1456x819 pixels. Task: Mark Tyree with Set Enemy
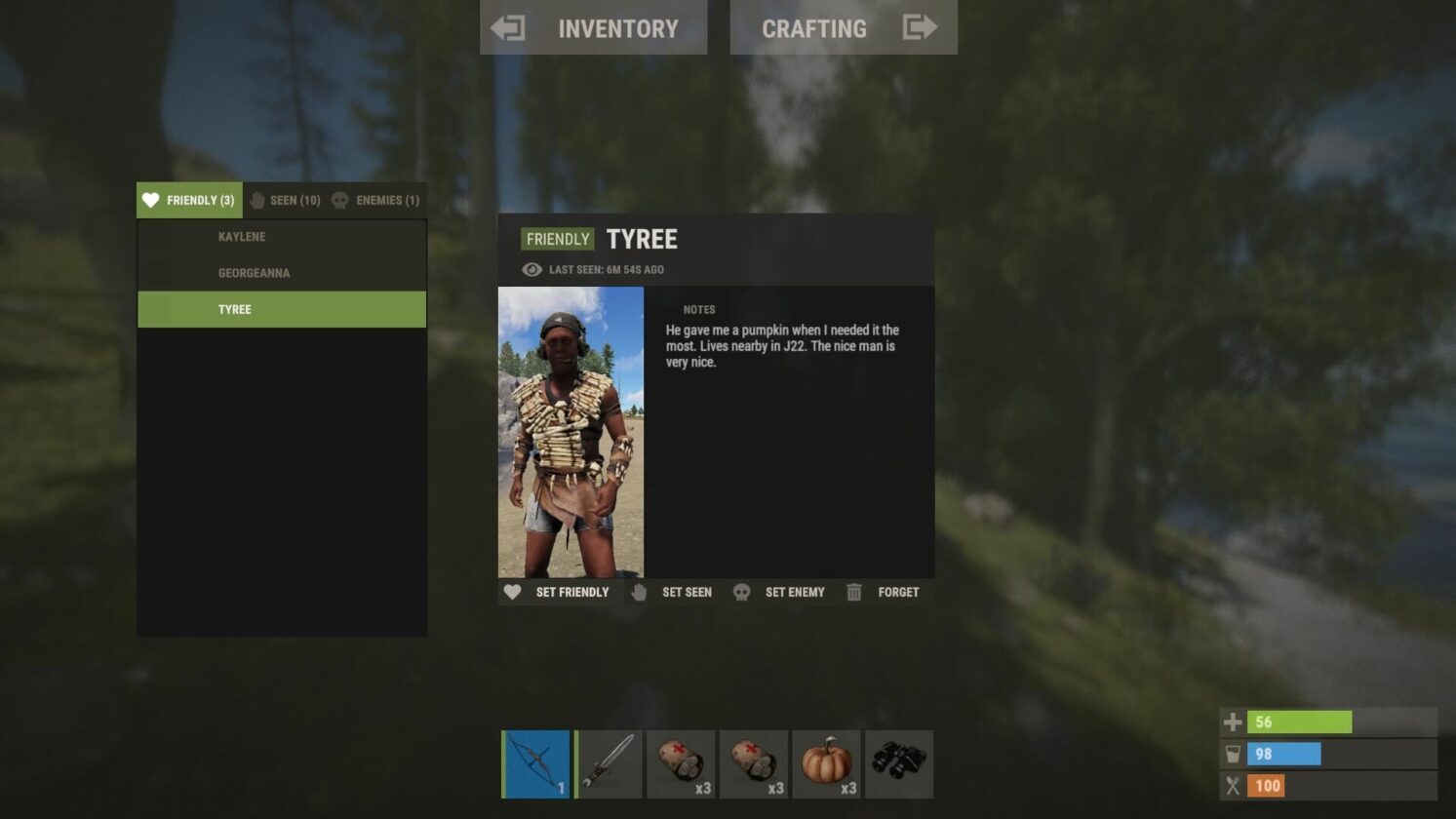pyautogui.click(x=795, y=592)
